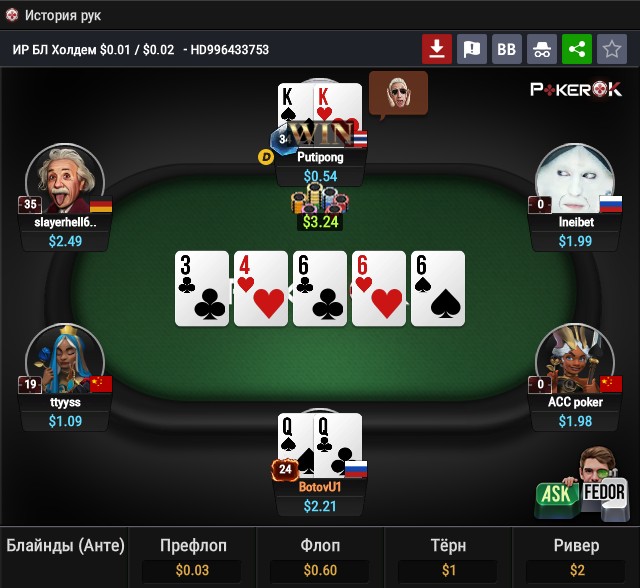Select the Тёрн street tab

click(x=448, y=557)
